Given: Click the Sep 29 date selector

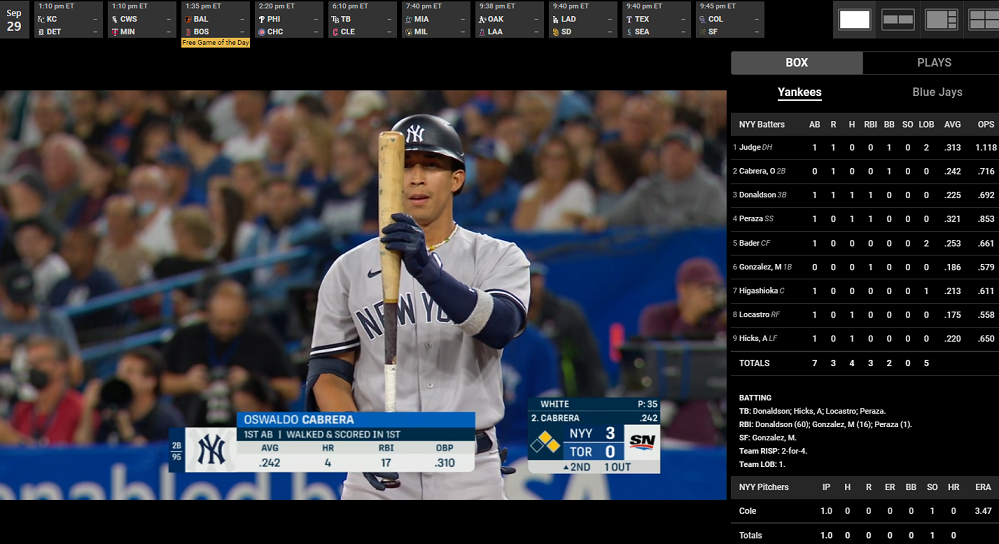Looking at the screenshot, I should 14,19.
